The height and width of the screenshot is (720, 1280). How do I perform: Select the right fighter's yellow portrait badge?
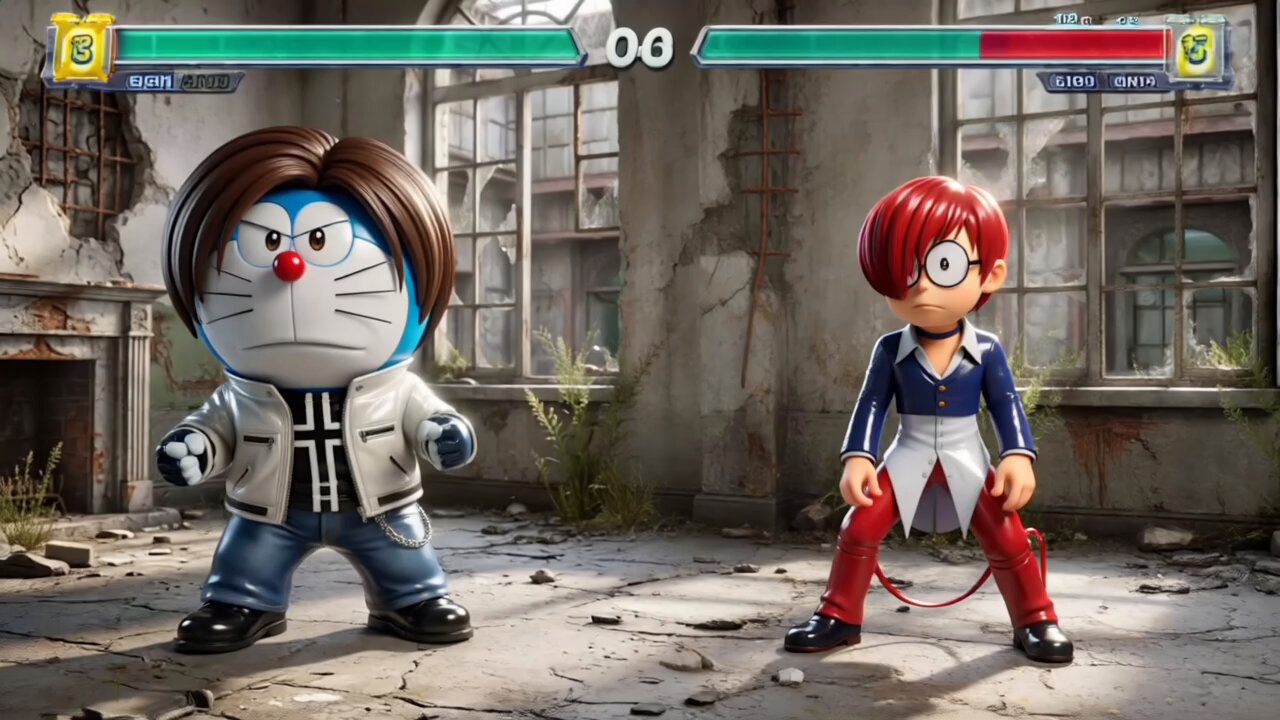coord(1195,50)
